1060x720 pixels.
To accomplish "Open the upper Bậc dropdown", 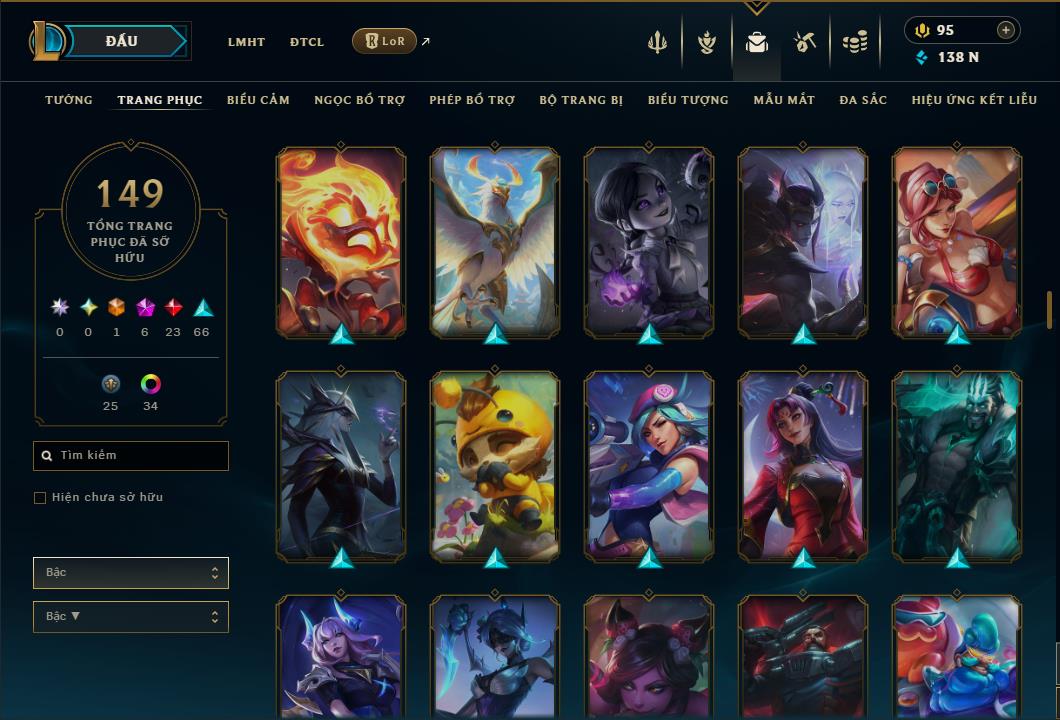I will pos(131,573).
